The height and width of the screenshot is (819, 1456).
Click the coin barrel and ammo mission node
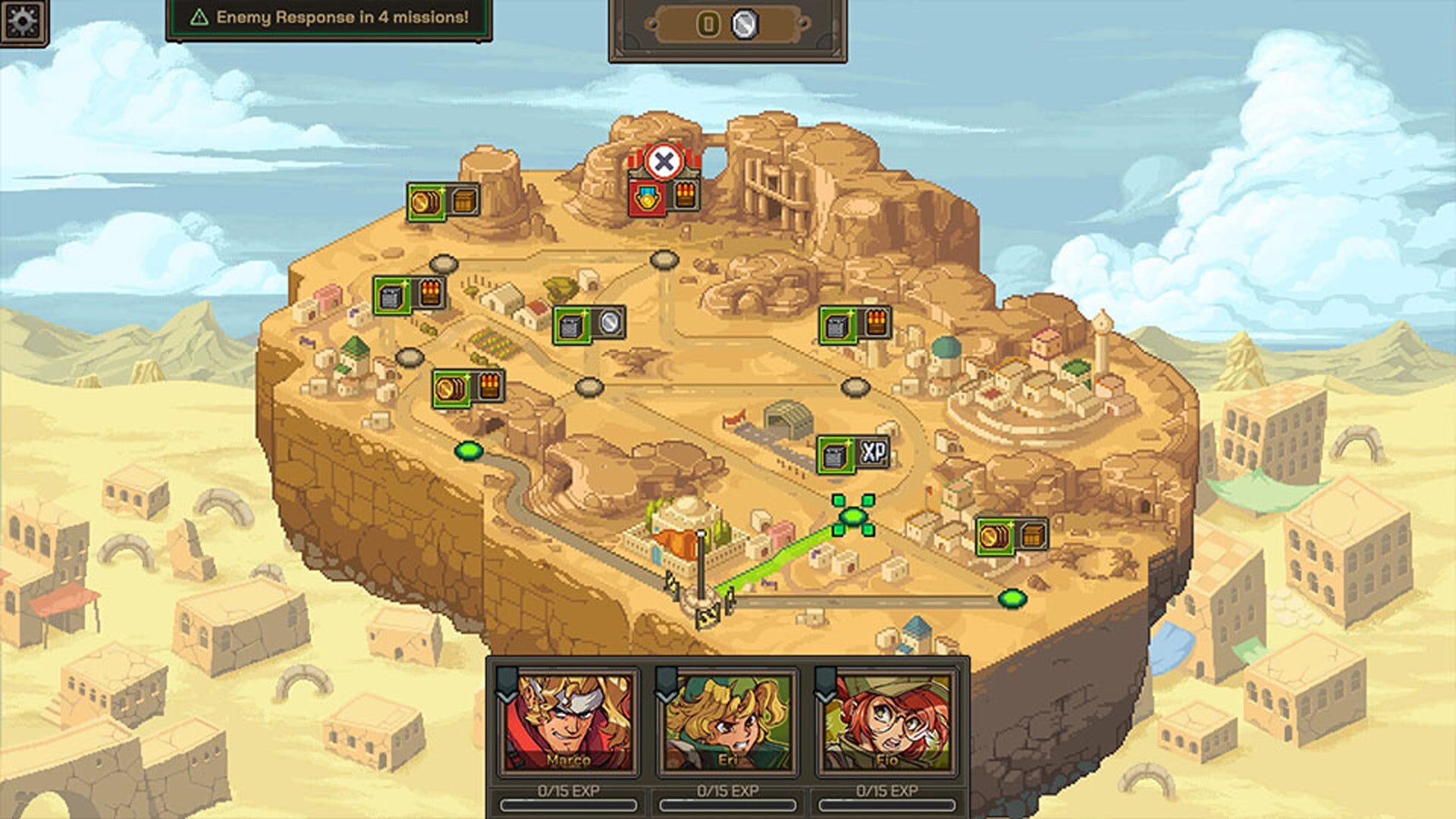point(468,388)
